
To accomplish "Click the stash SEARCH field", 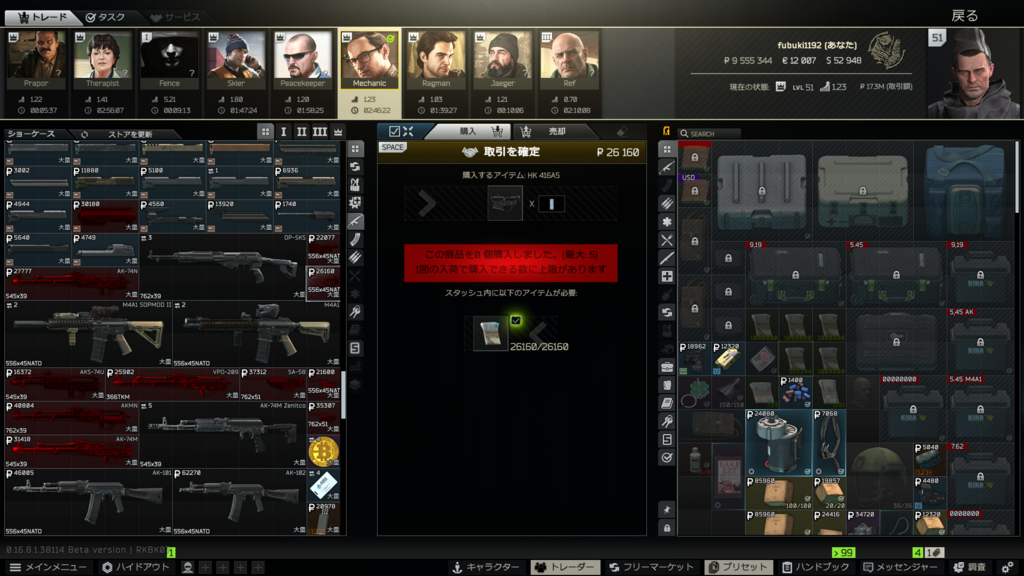I will tap(713, 133).
